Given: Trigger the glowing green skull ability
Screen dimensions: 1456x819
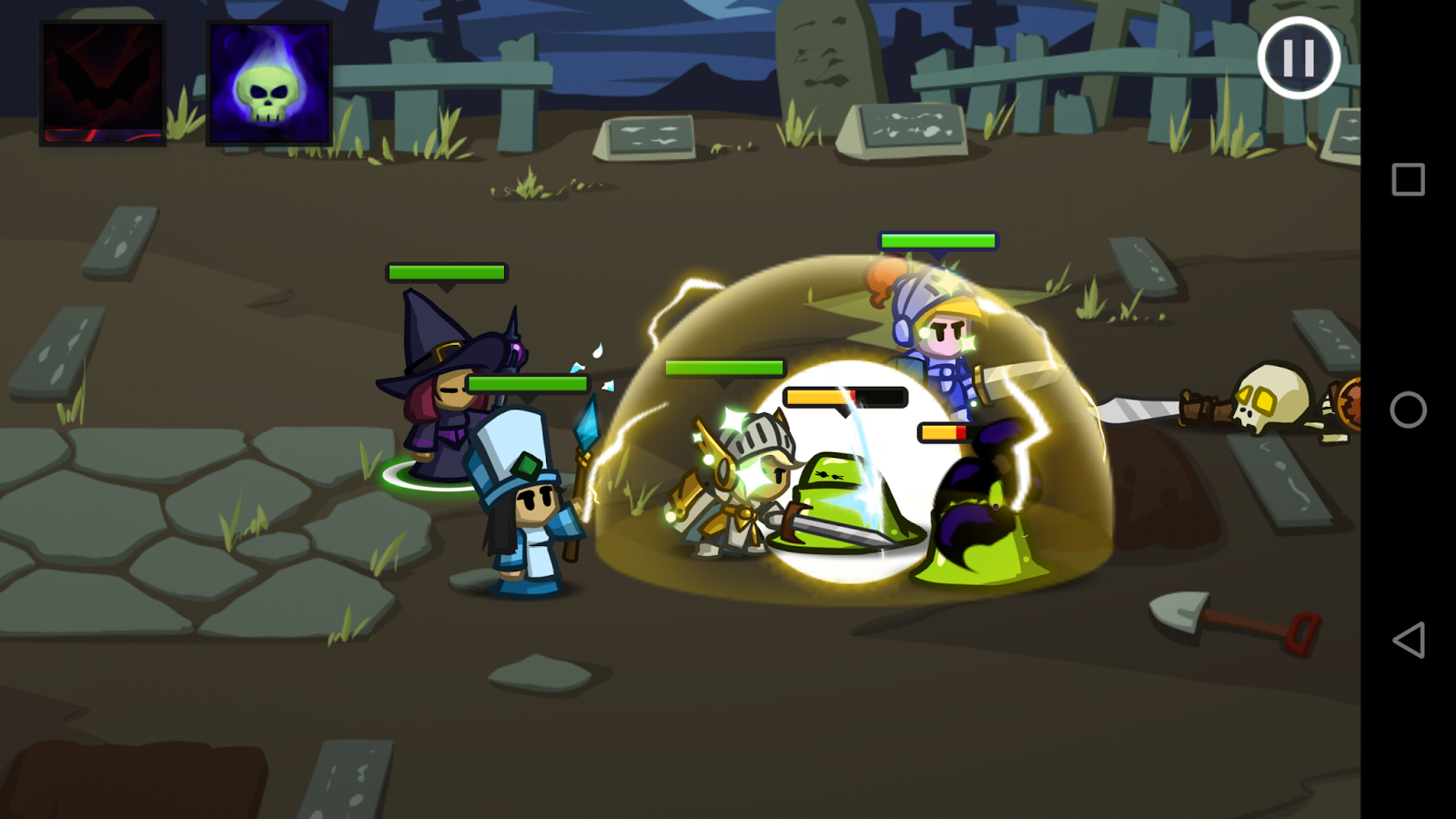Looking at the screenshot, I should click(x=267, y=82).
